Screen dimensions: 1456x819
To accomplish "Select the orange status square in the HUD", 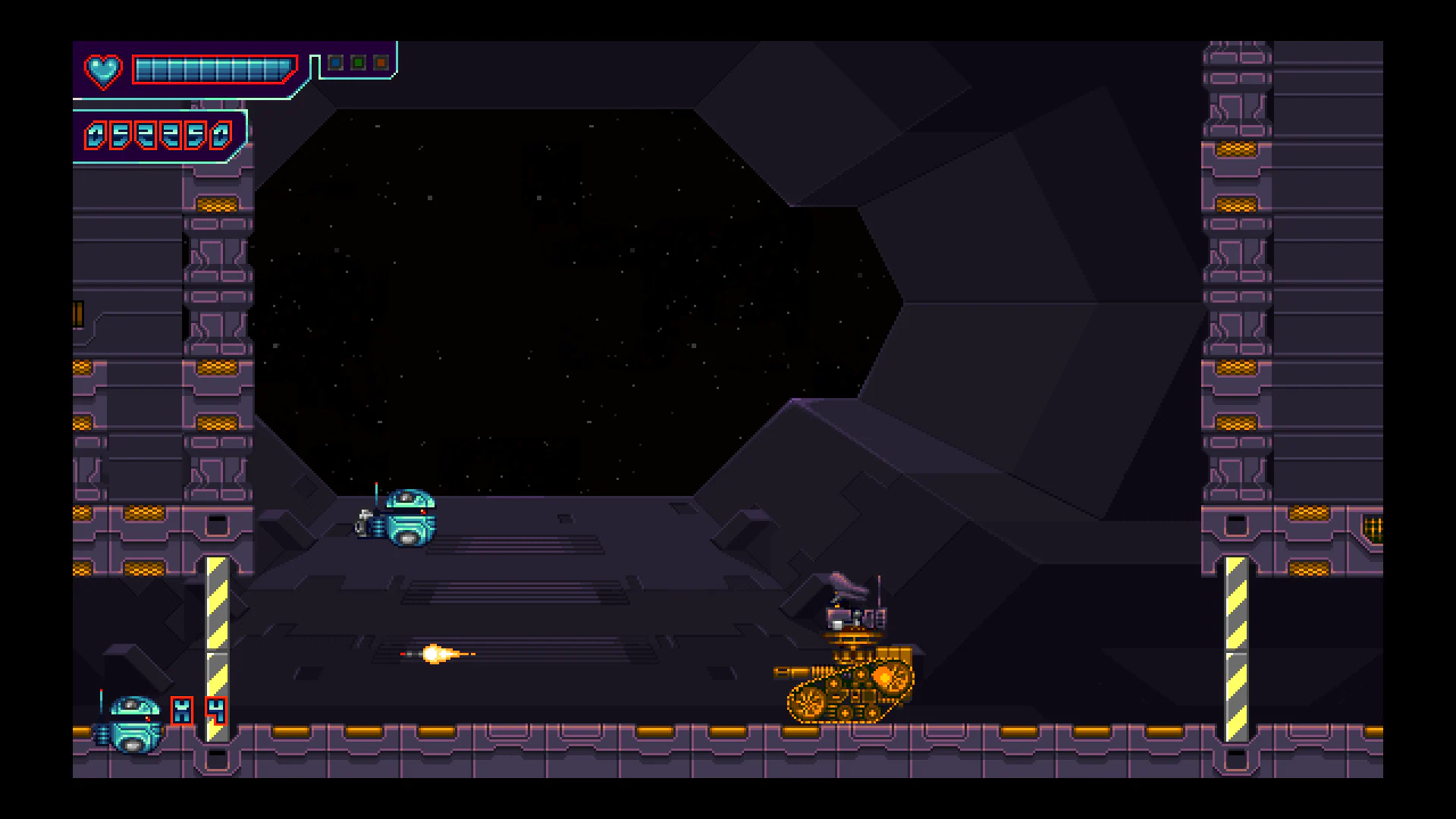I will (380, 62).
